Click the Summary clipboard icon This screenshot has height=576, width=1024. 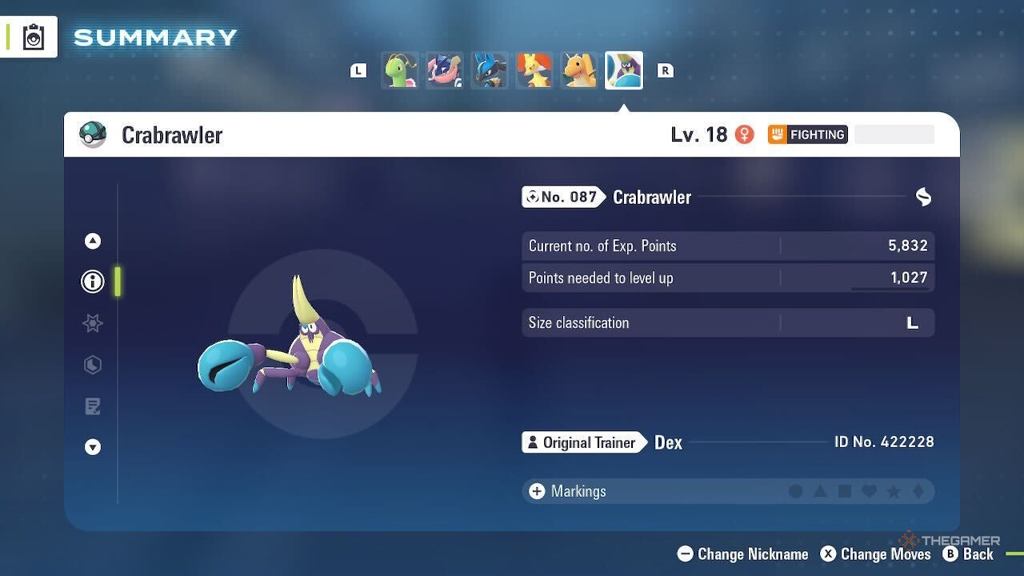[34, 38]
